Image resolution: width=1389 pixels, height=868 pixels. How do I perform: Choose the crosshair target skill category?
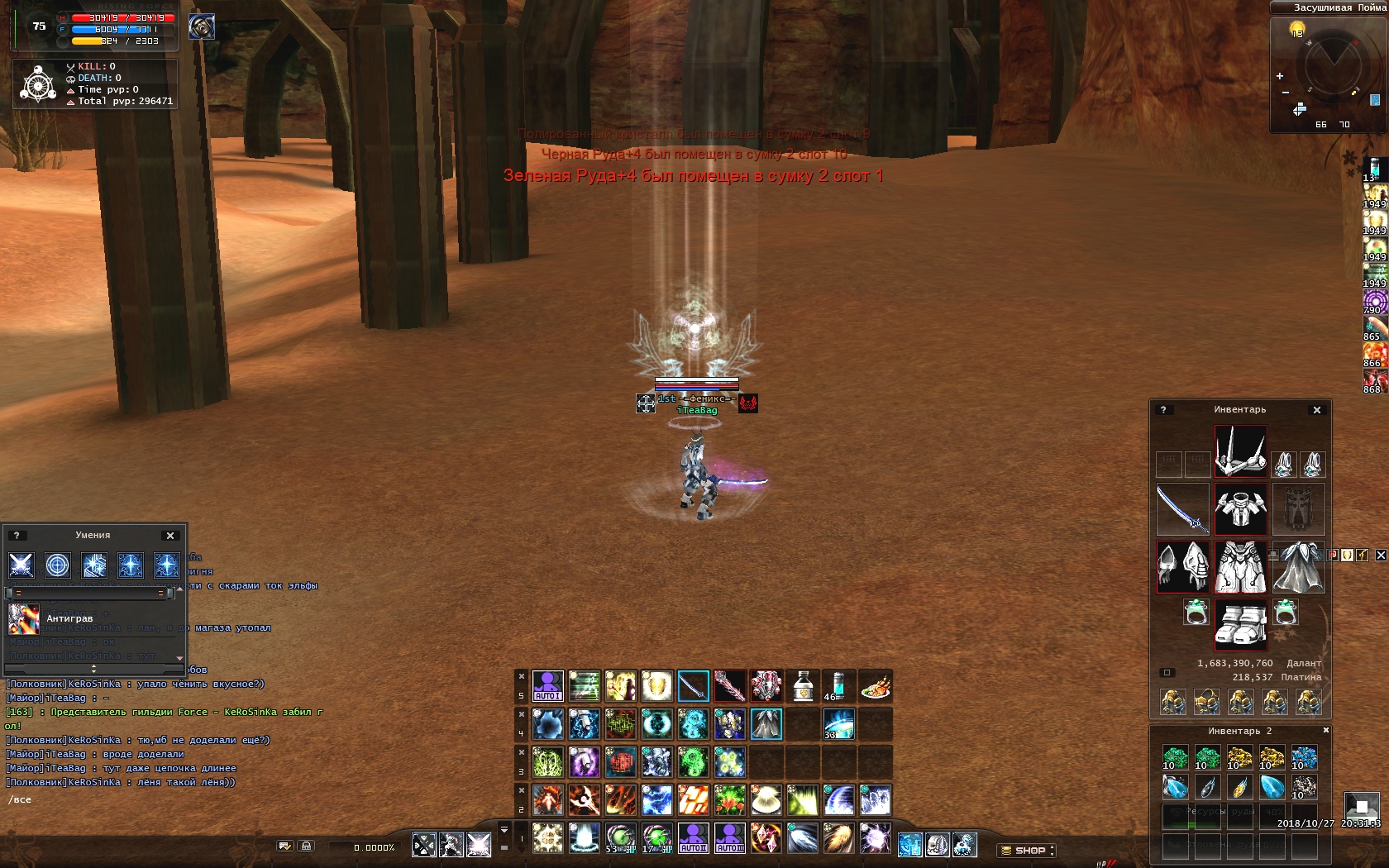pos(57,565)
